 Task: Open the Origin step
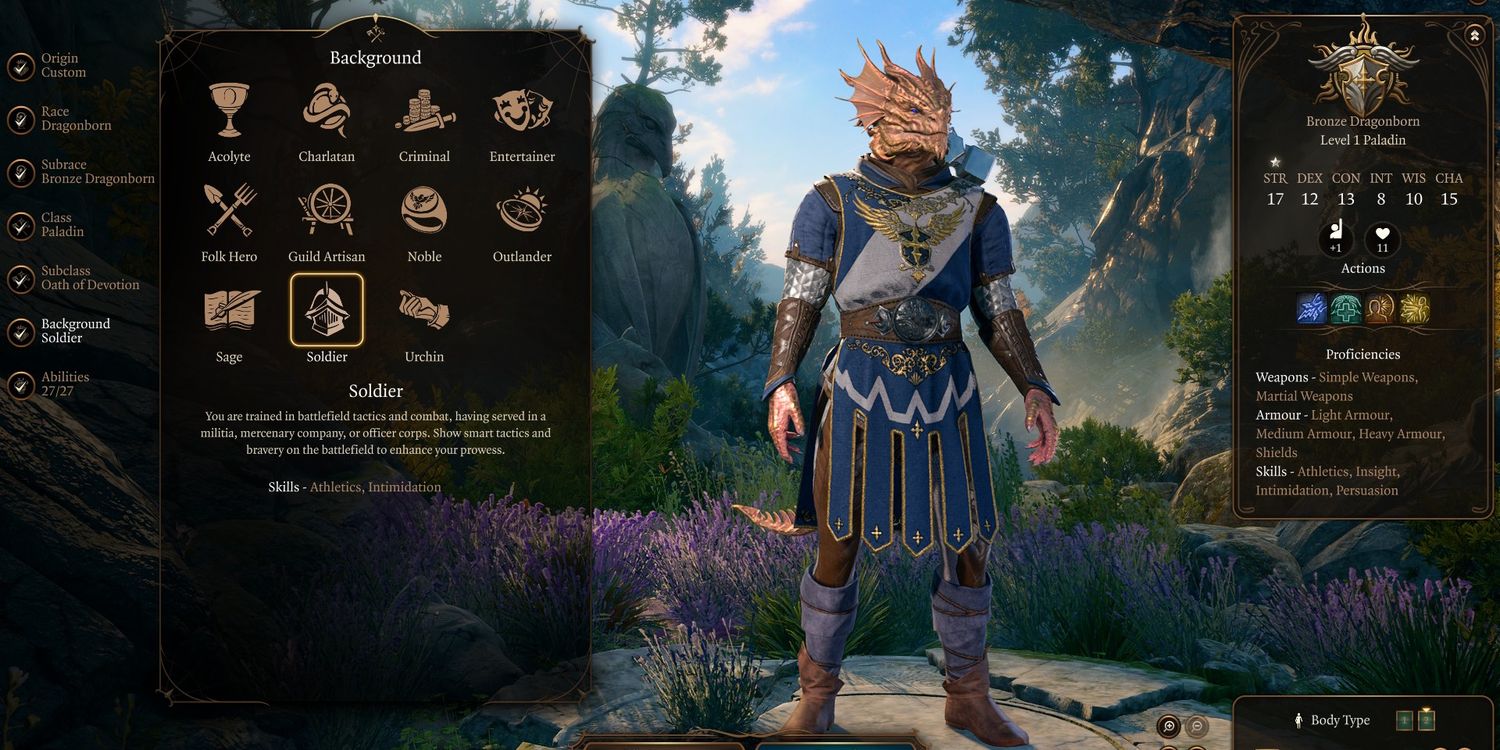pos(62,66)
